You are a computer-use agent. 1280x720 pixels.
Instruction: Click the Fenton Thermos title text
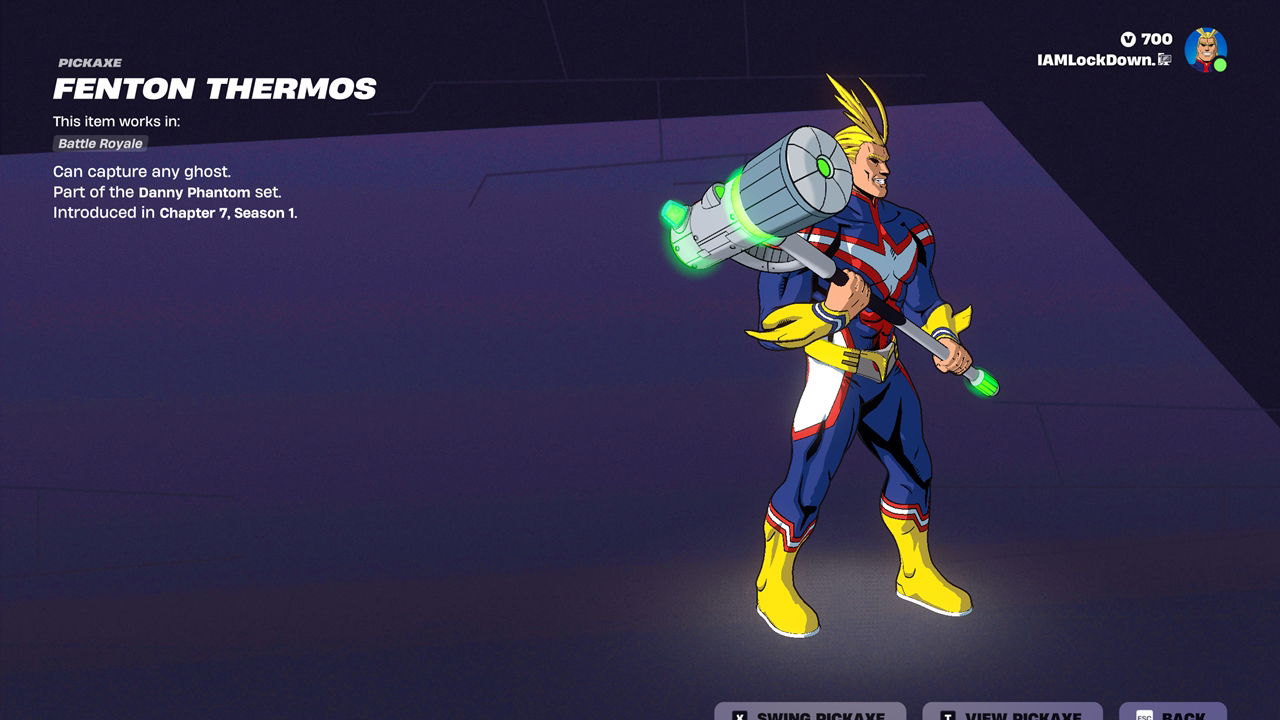pyautogui.click(x=215, y=89)
